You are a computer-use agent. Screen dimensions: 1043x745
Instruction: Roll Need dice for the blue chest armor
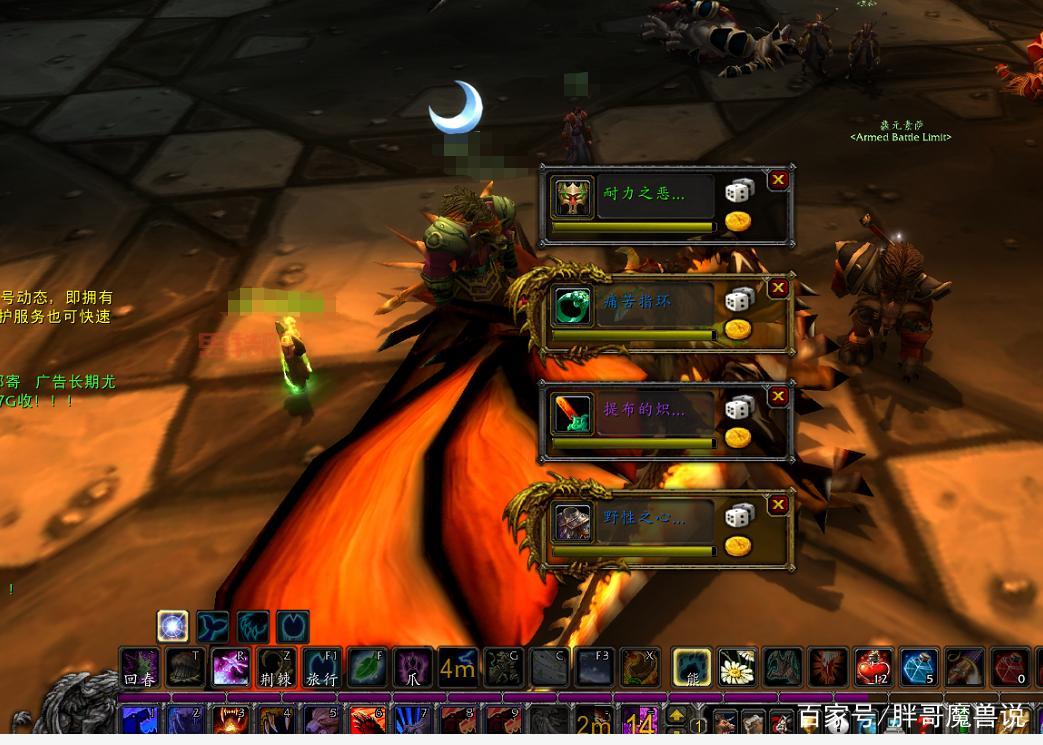739,515
